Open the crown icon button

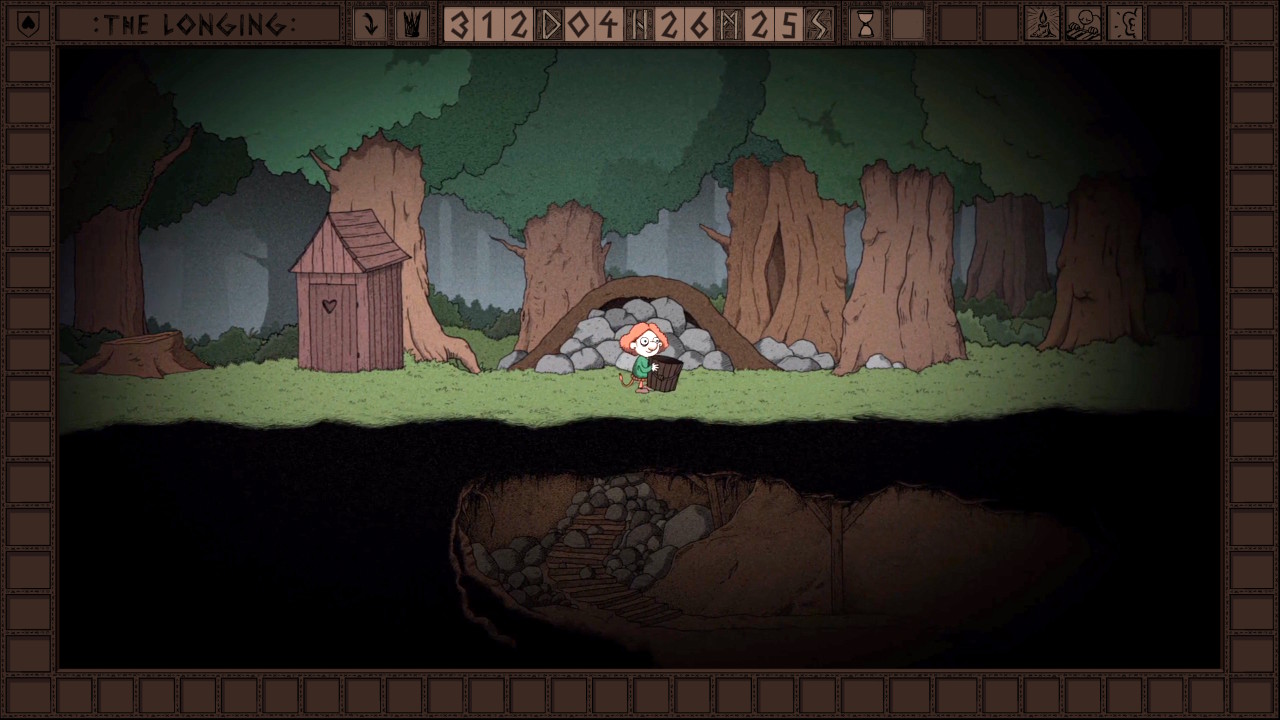pyautogui.click(x=411, y=24)
